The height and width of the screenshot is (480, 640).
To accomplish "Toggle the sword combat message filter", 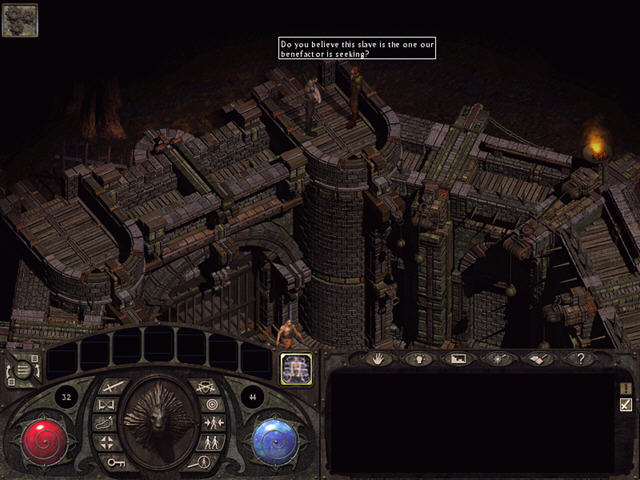I will point(626,405).
